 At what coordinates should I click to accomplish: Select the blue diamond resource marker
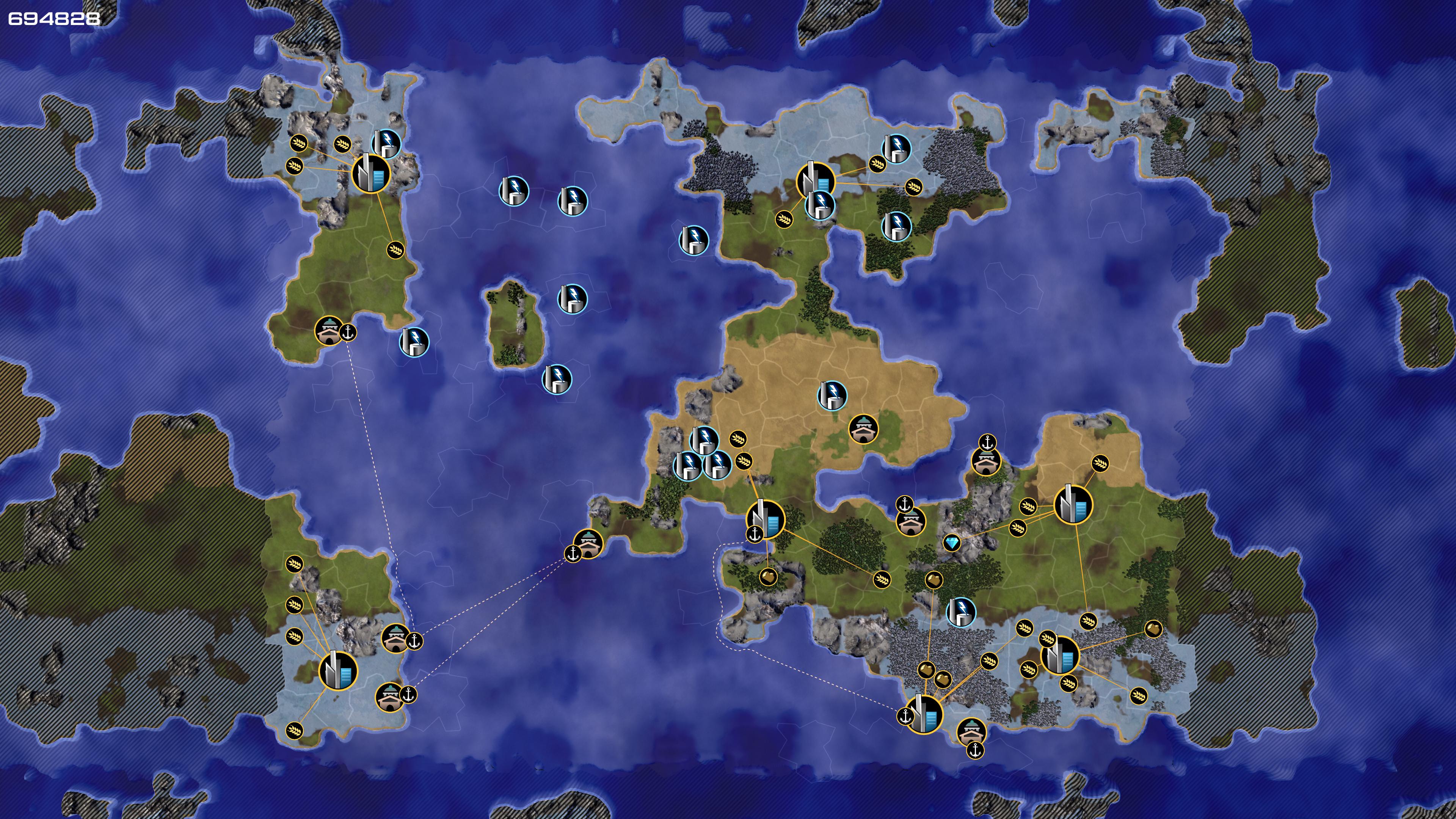point(952,543)
